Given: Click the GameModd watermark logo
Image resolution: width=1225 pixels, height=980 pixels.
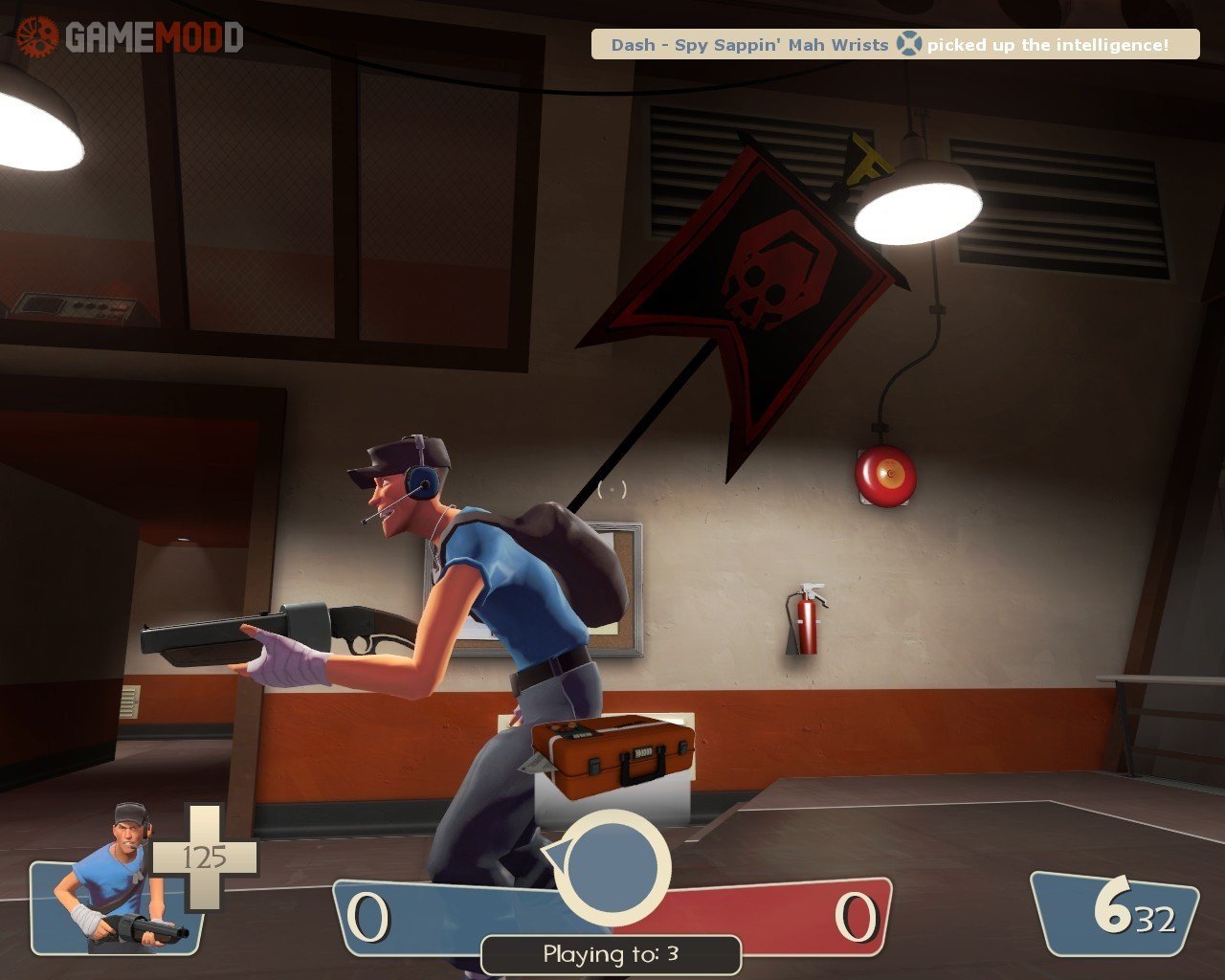Looking at the screenshot, I should [130, 36].
